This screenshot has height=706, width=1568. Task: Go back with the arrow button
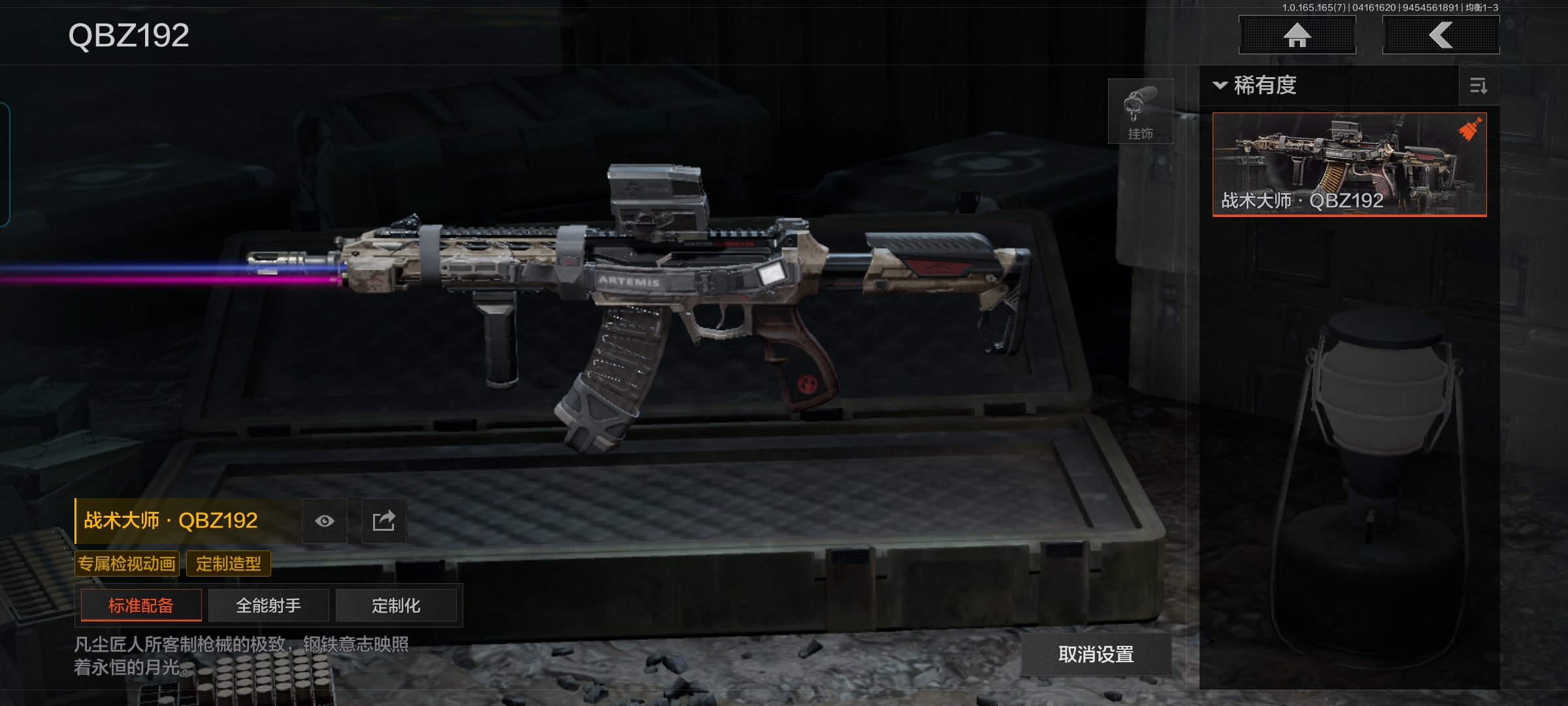1441,35
